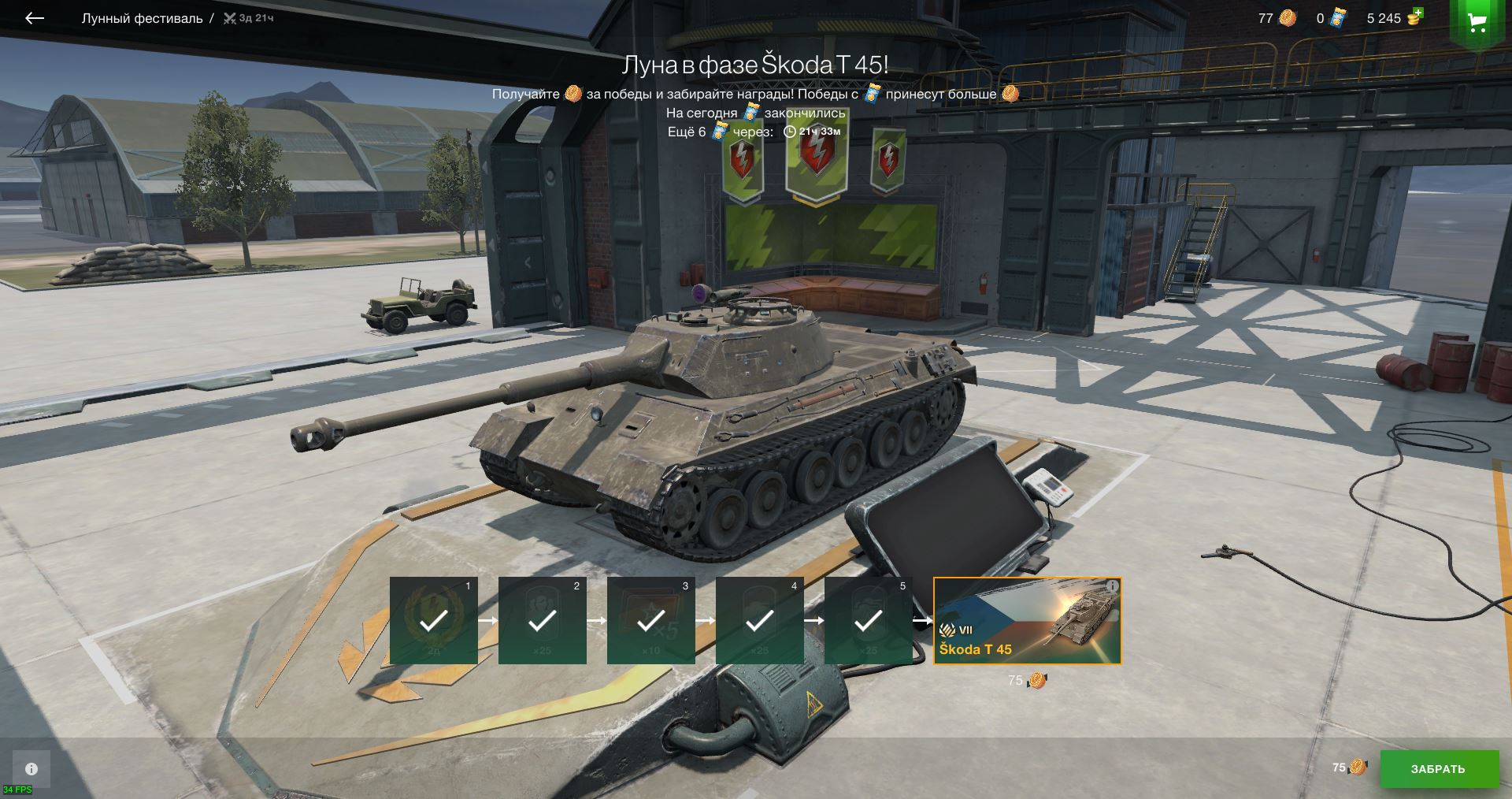The width and height of the screenshot is (1512, 799).
Task: Select completed reward stage 3
Action: pyautogui.click(x=650, y=621)
